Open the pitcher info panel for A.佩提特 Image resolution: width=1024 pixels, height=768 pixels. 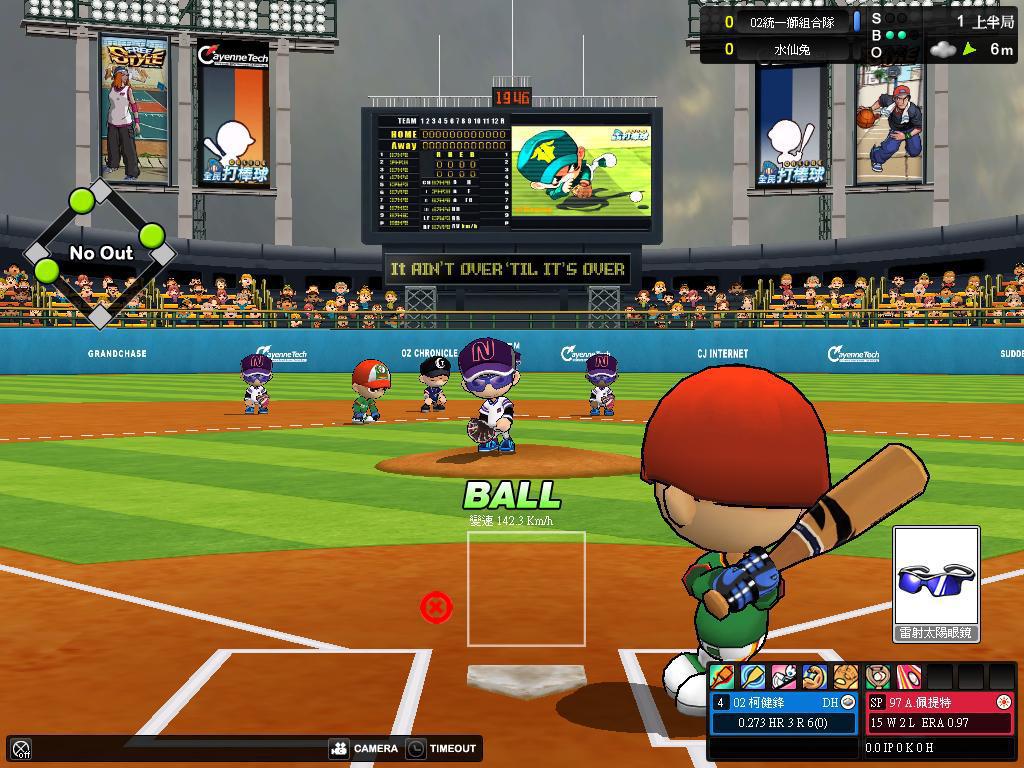tap(940, 713)
